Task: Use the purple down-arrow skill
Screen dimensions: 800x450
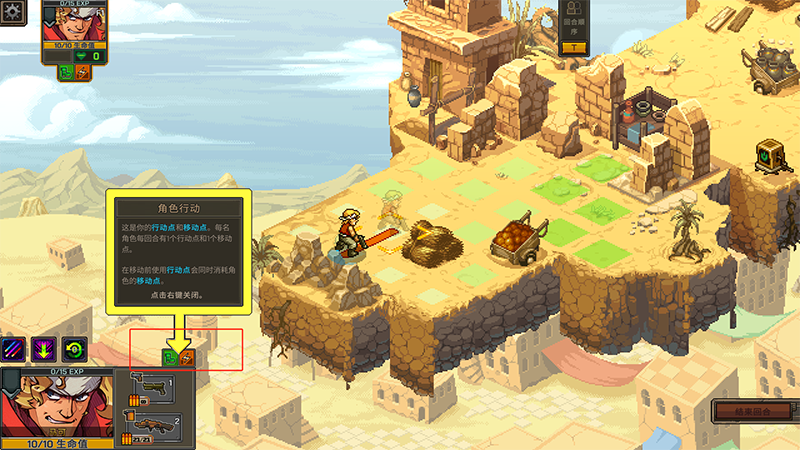Action: click(x=44, y=349)
